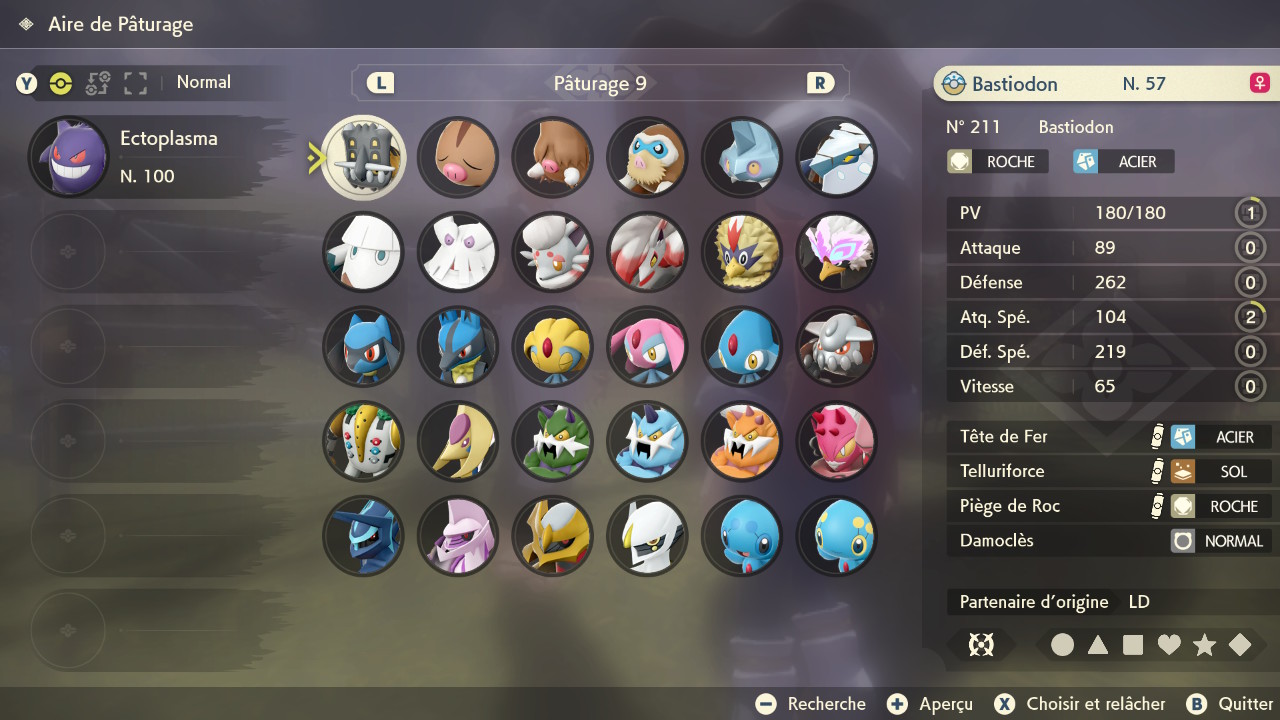This screenshot has width=1280, height=720.
Task: Select Dialga in the pasture grid
Action: [x=364, y=537]
